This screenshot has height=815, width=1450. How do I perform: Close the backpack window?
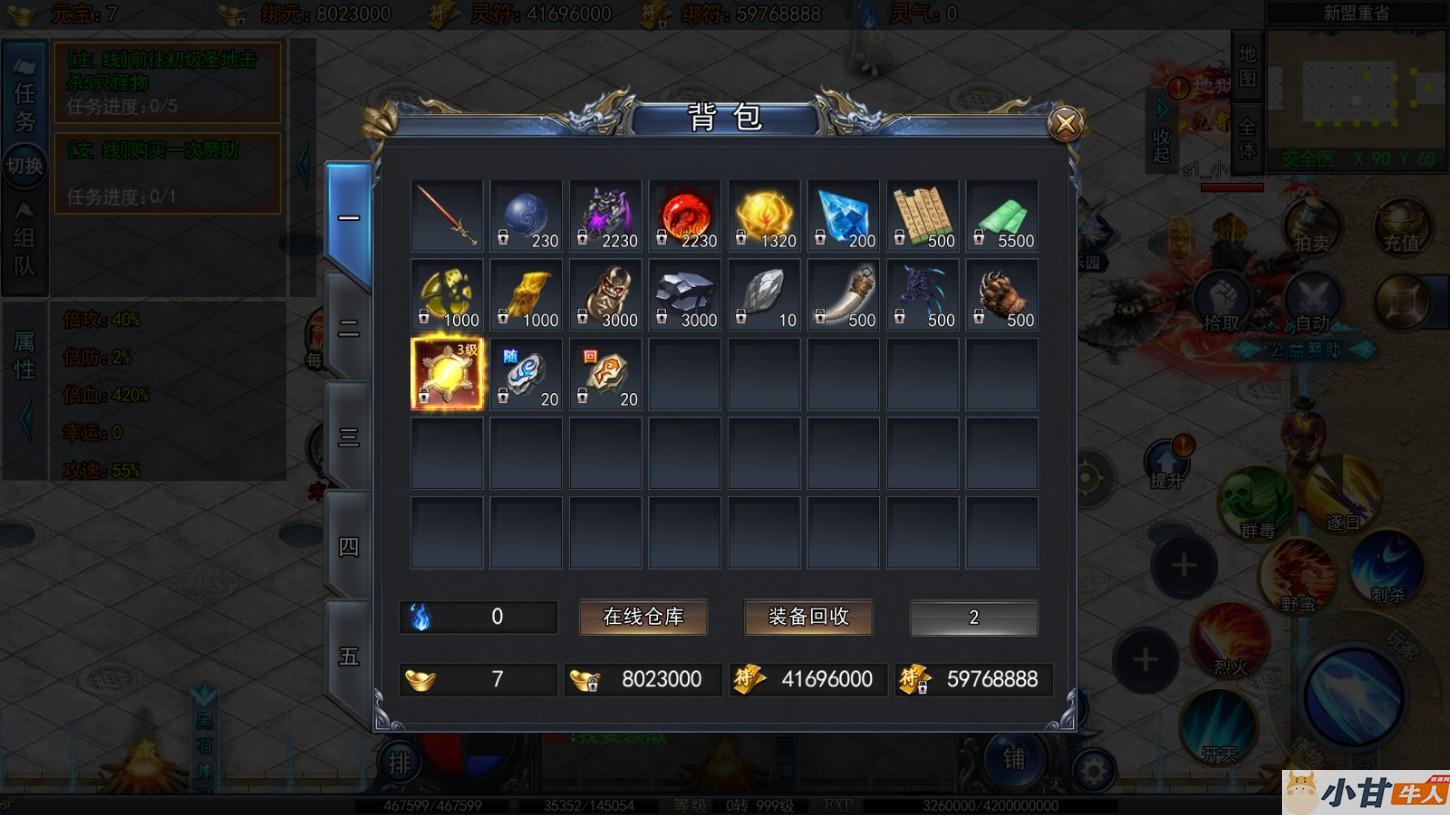click(1066, 124)
